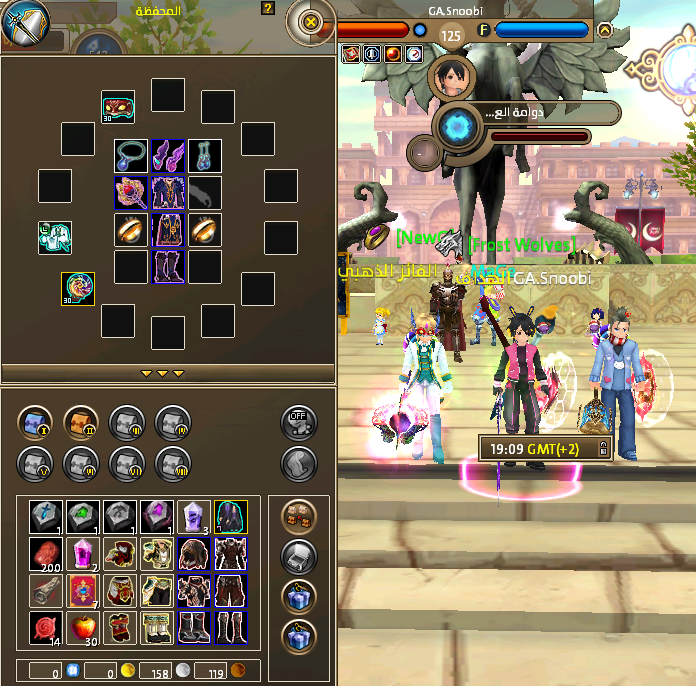Sort items with the boxes button
This screenshot has height=686, width=696.
pos(298,516)
